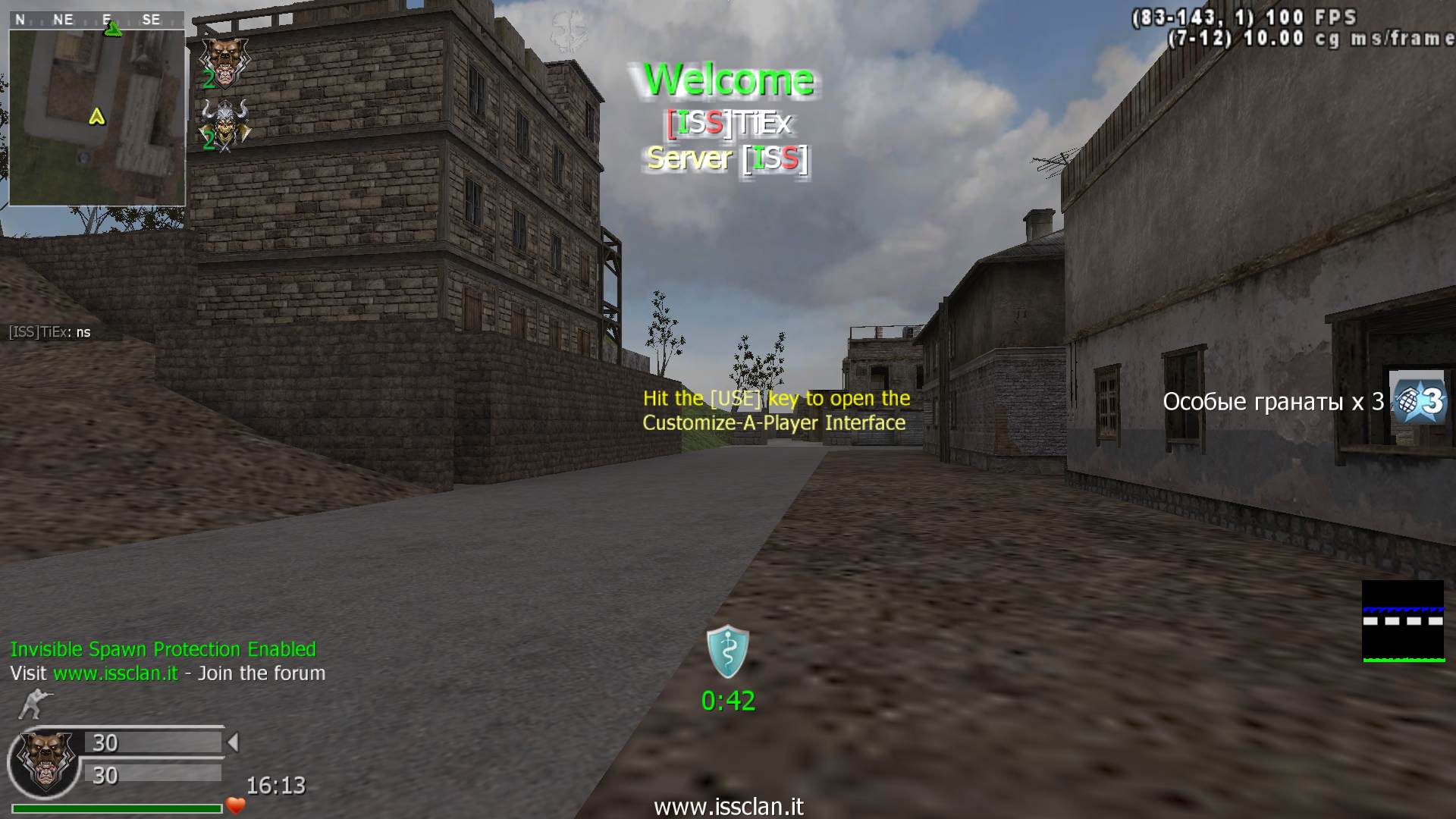Click the bear emblem beside the ammo counter
The image size is (1456, 819).
pos(45,761)
